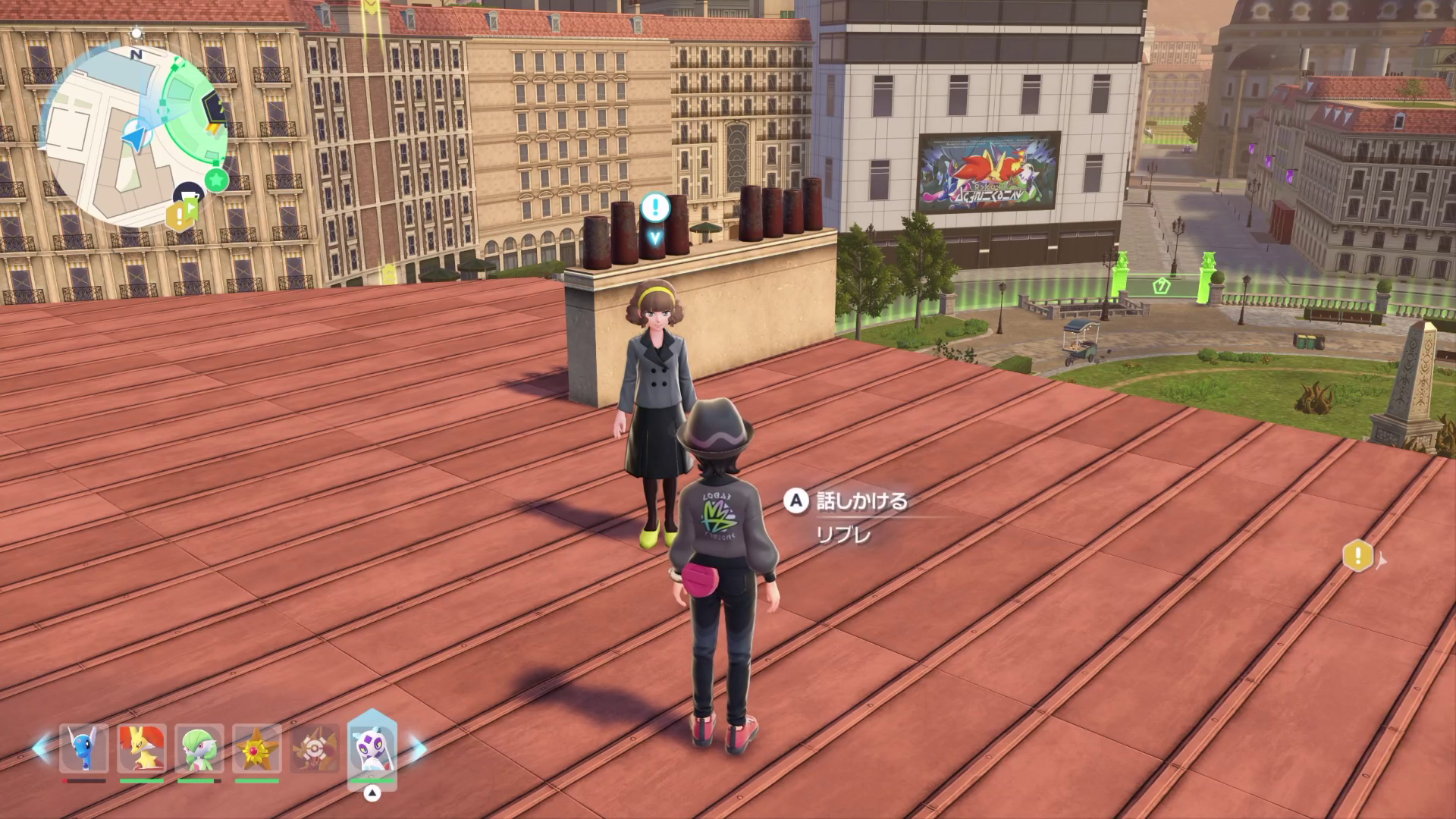Click the blue exclamation marker above the chimneys
Image resolution: width=1456 pixels, height=819 pixels.
[x=655, y=207]
